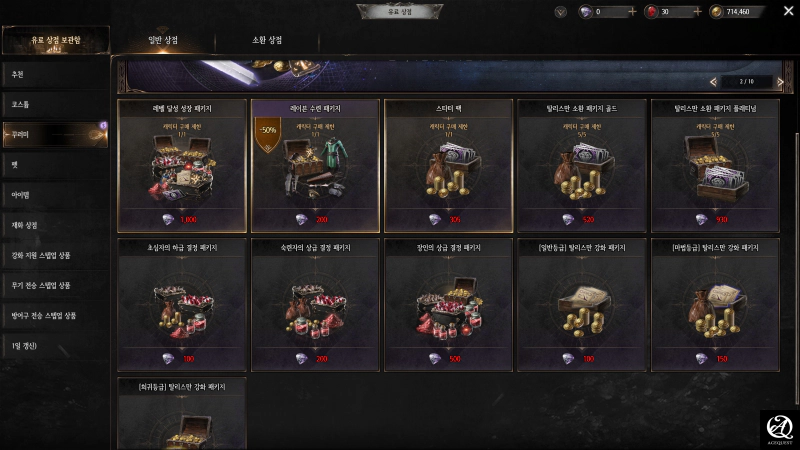Viewport: 800px width, 450px height.
Task: Select the 유료 상점 보관함 tab
Action: pos(55,40)
